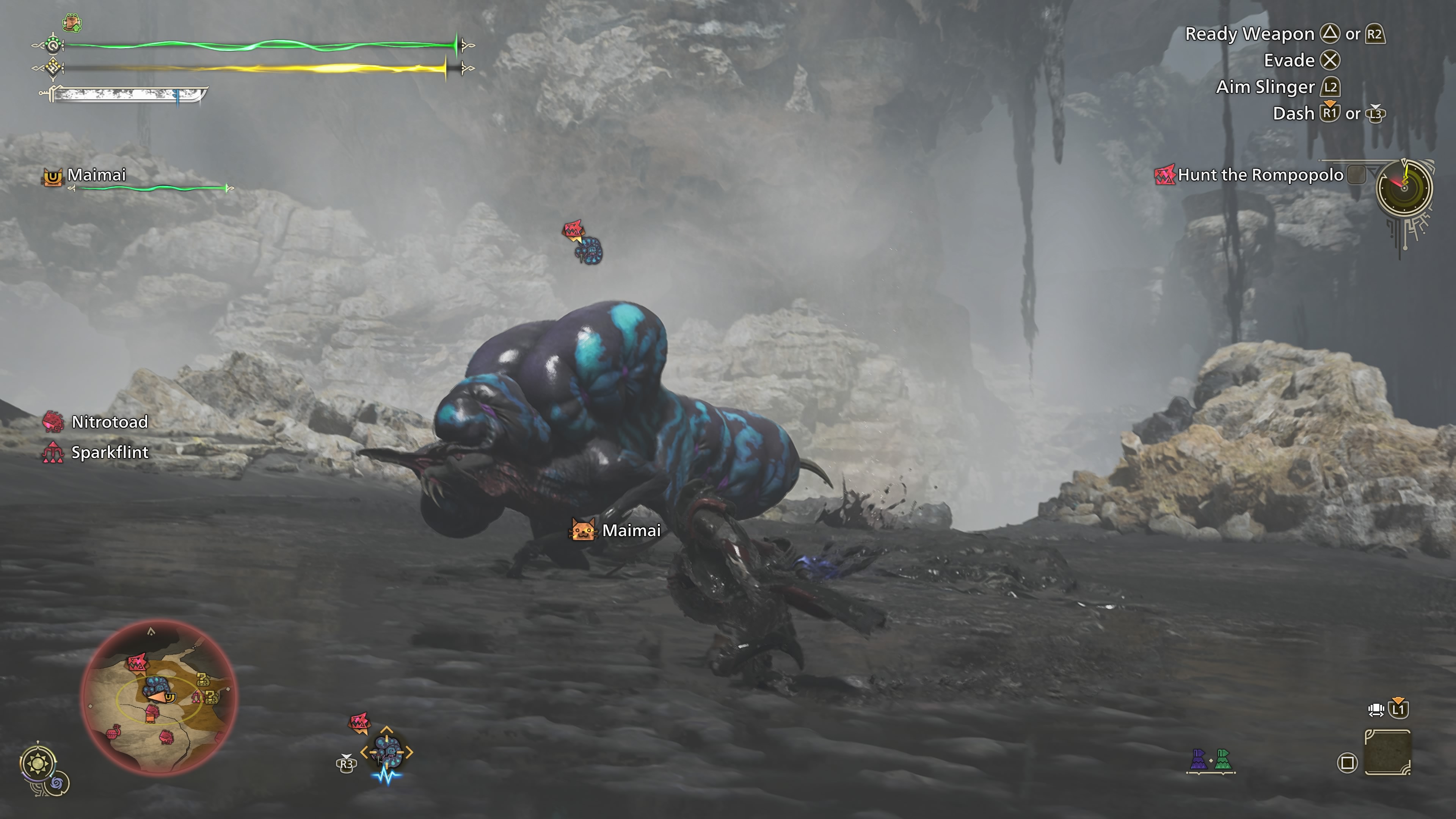Click the active buff icon above the health bar
This screenshot has width=1456, height=819.
[72, 23]
